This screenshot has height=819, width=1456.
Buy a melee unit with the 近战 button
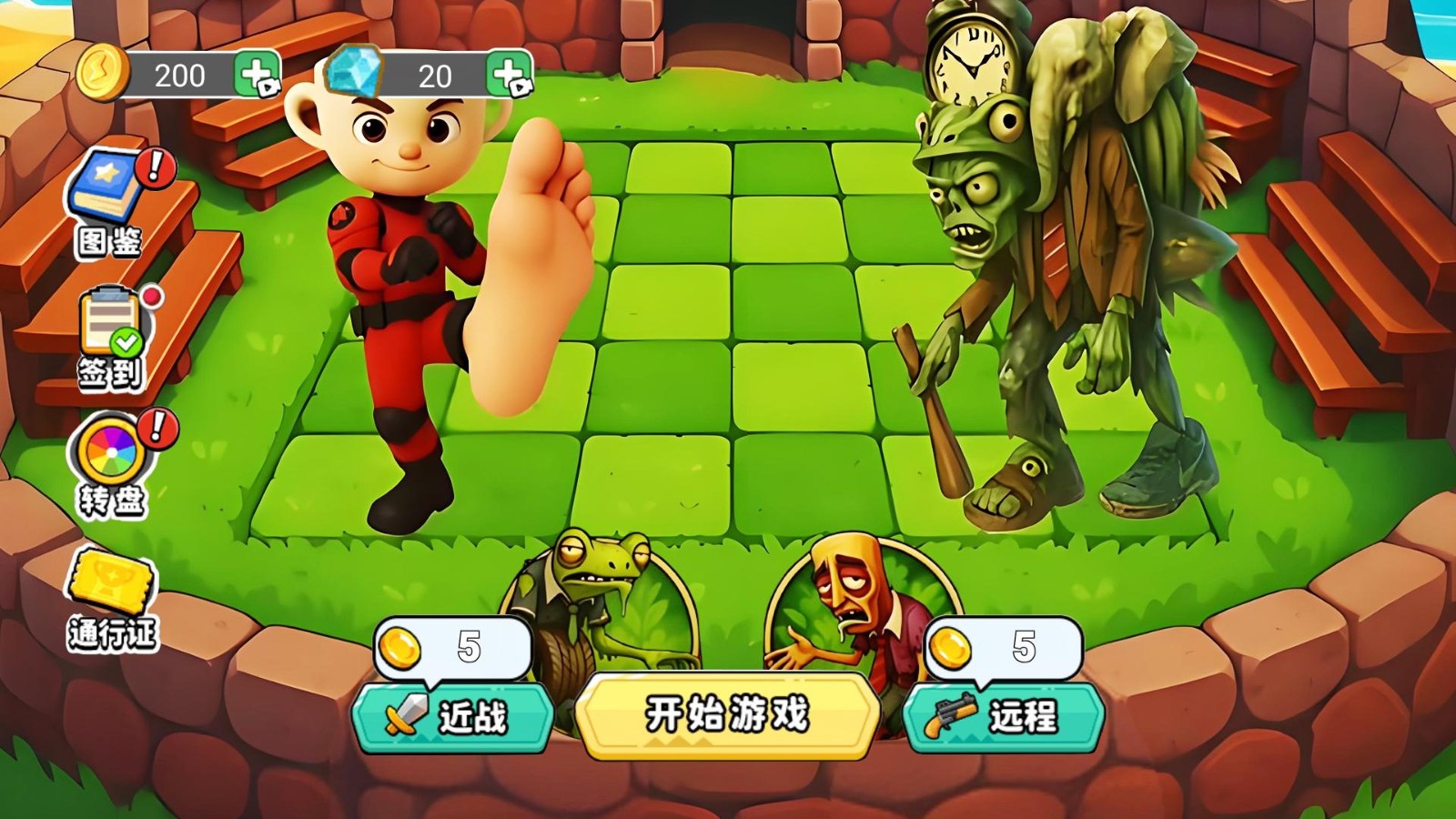452,717
